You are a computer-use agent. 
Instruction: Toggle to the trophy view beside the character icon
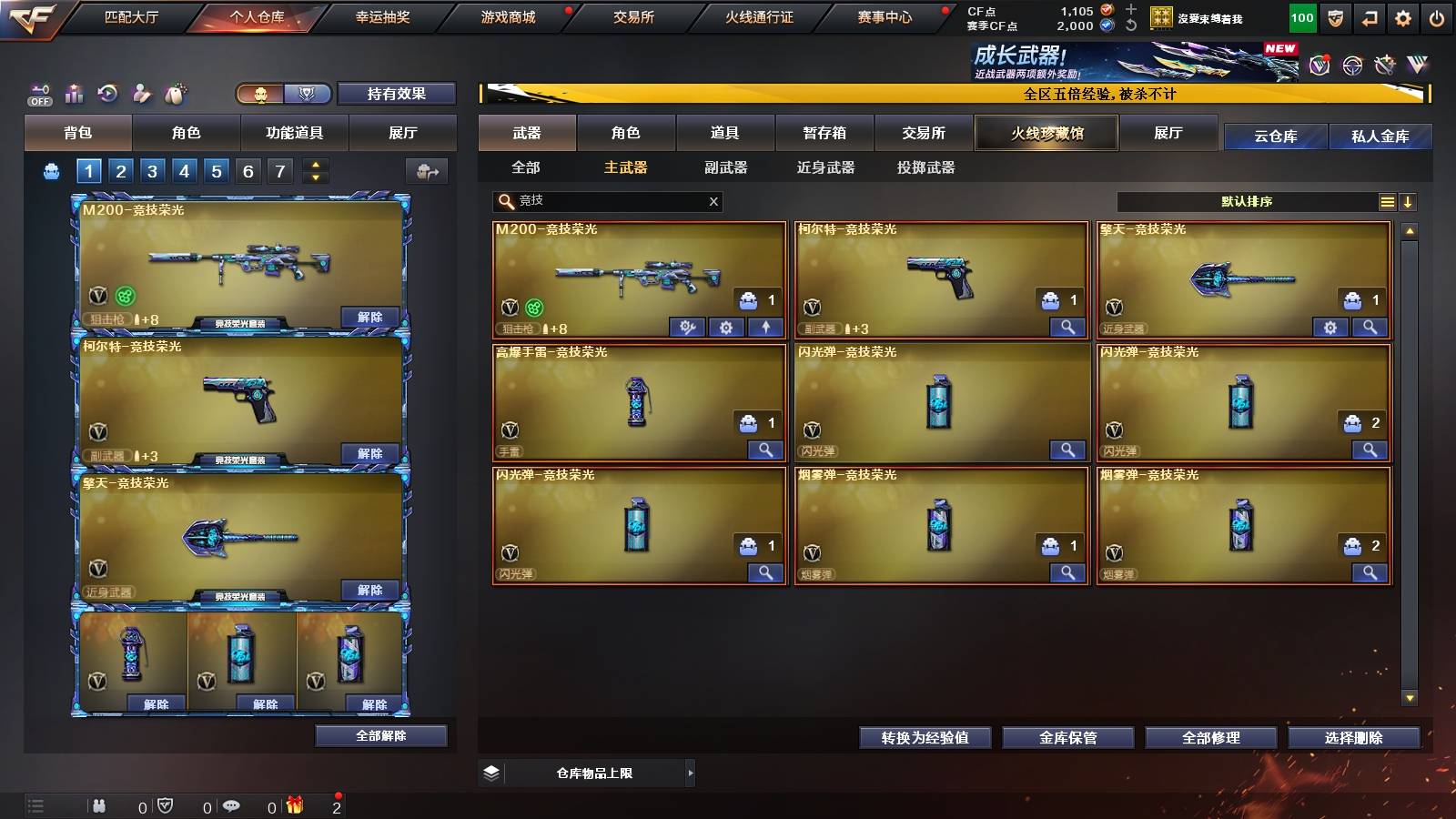pyautogui.click(x=308, y=94)
